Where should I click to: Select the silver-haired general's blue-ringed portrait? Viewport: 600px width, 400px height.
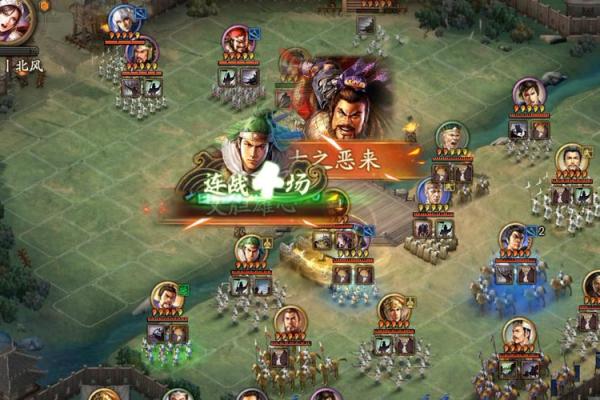pos(123,20)
